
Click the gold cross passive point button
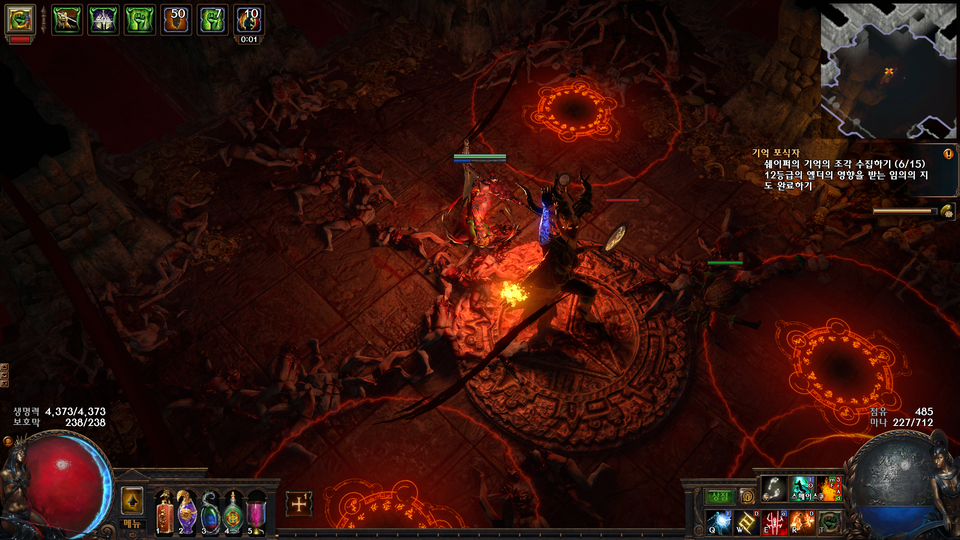pyautogui.click(x=299, y=504)
